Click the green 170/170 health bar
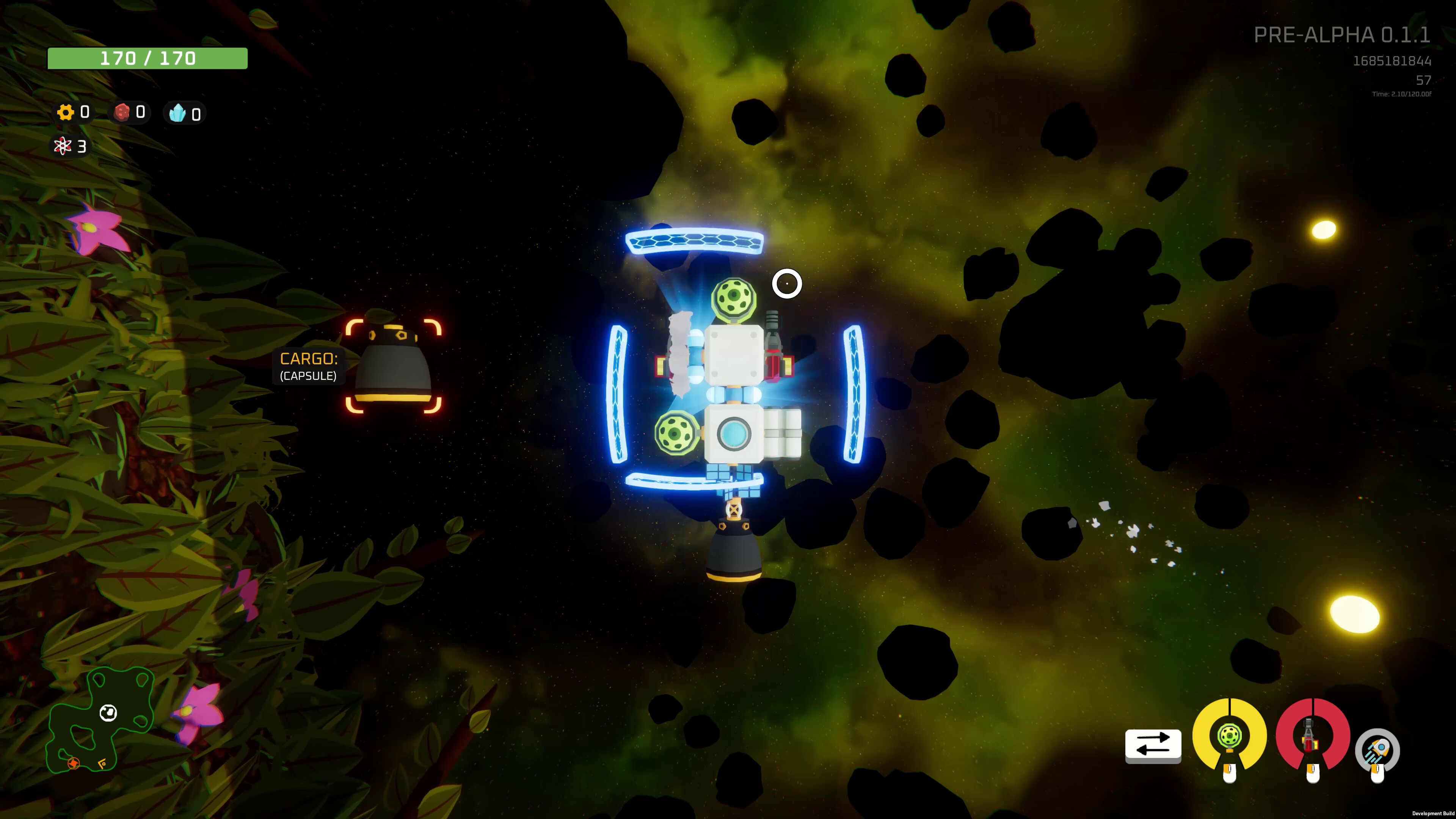Image resolution: width=1456 pixels, height=819 pixels. pos(147,58)
